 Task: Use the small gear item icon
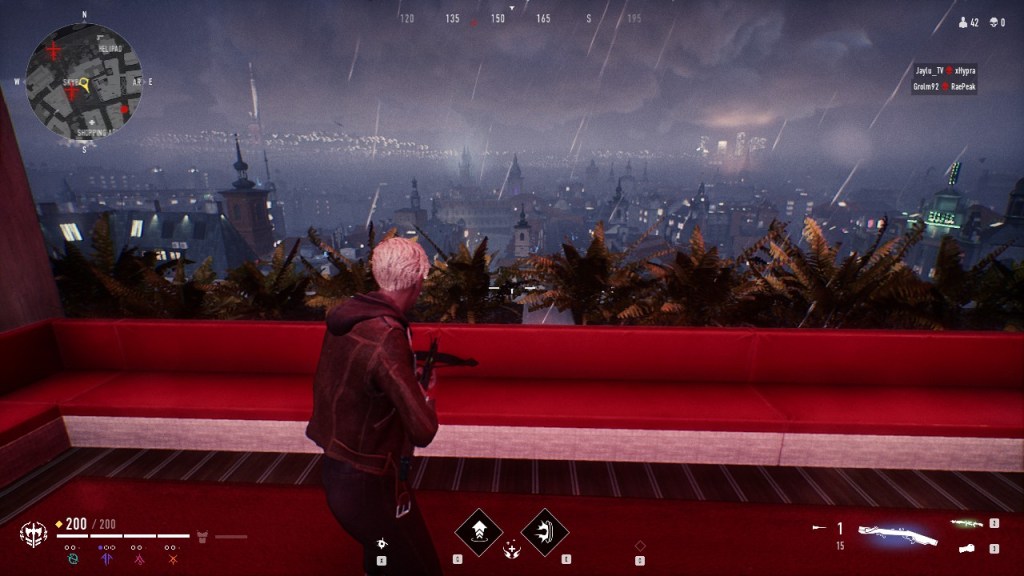pyautogui.click(x=381, y=543)
